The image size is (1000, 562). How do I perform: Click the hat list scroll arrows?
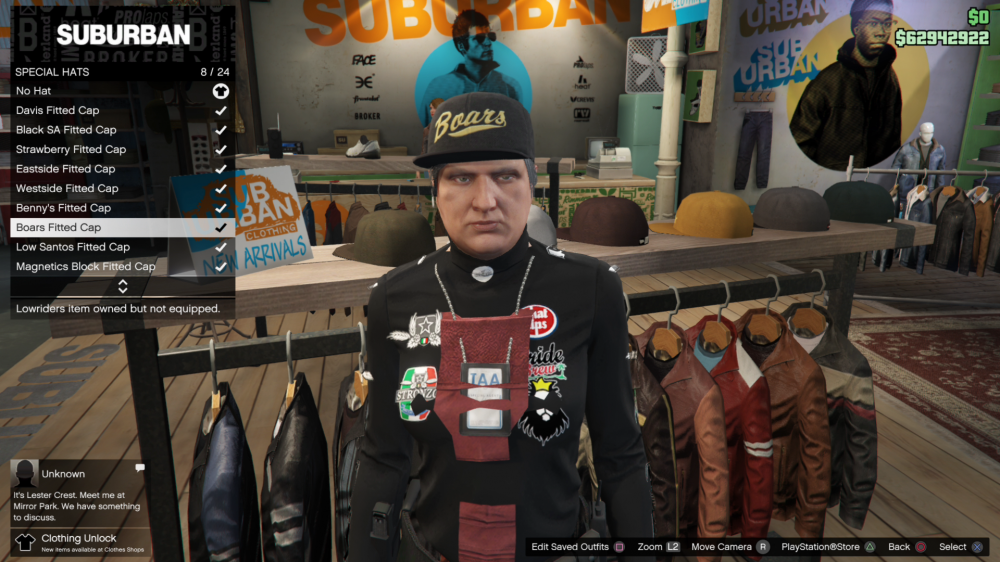pos(123,286)
